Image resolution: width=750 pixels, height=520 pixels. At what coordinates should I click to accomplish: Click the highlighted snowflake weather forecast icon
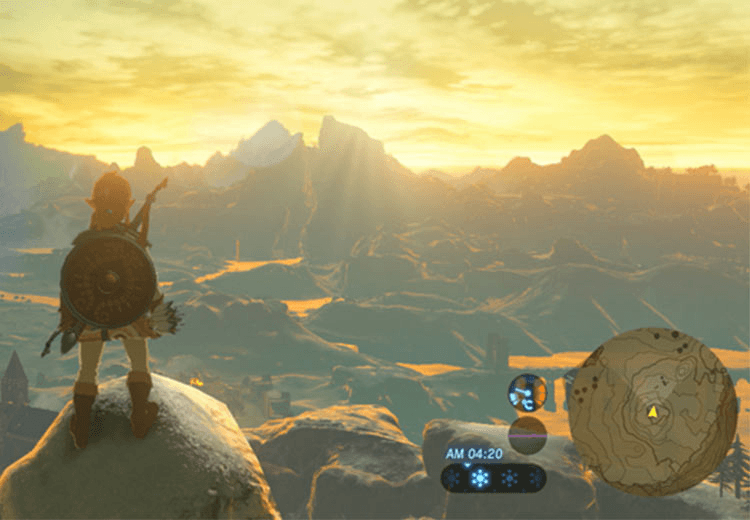click(x=481, y=478)
